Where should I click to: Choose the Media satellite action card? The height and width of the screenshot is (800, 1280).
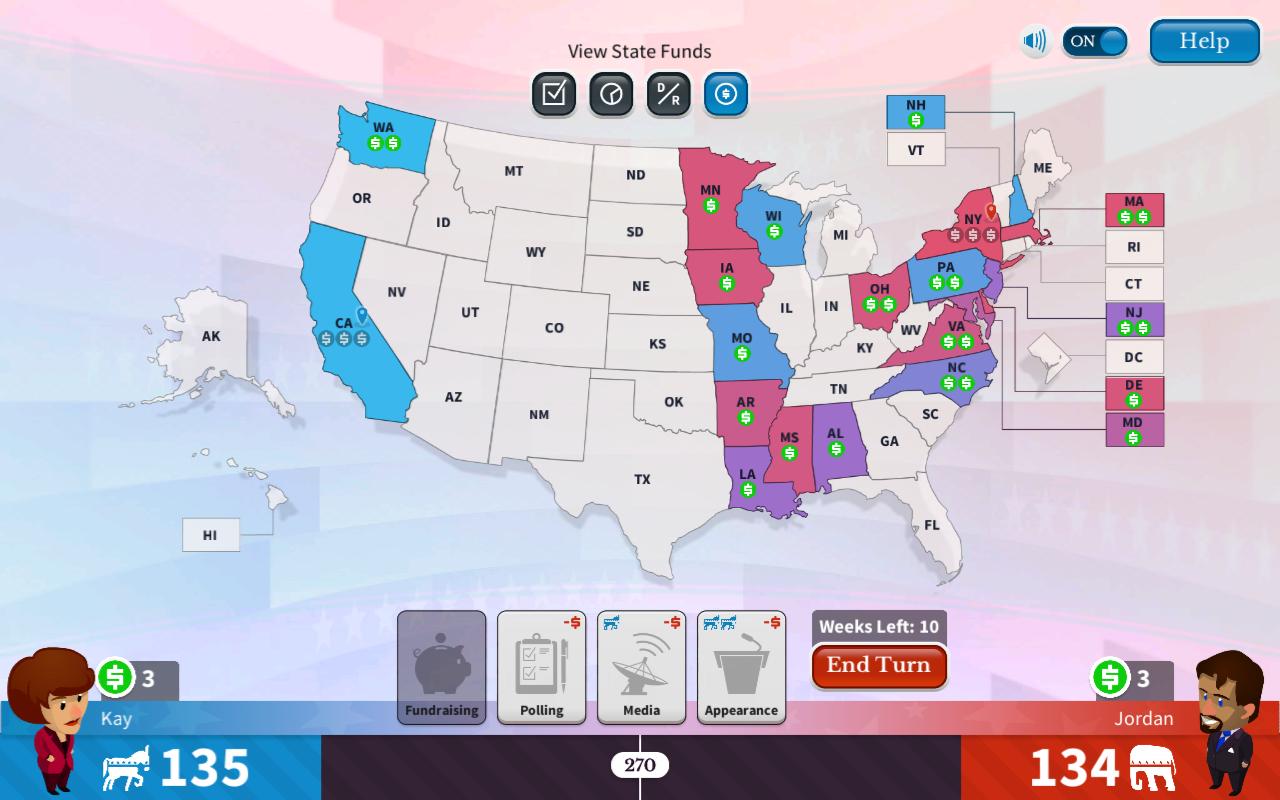click(641, 667)
